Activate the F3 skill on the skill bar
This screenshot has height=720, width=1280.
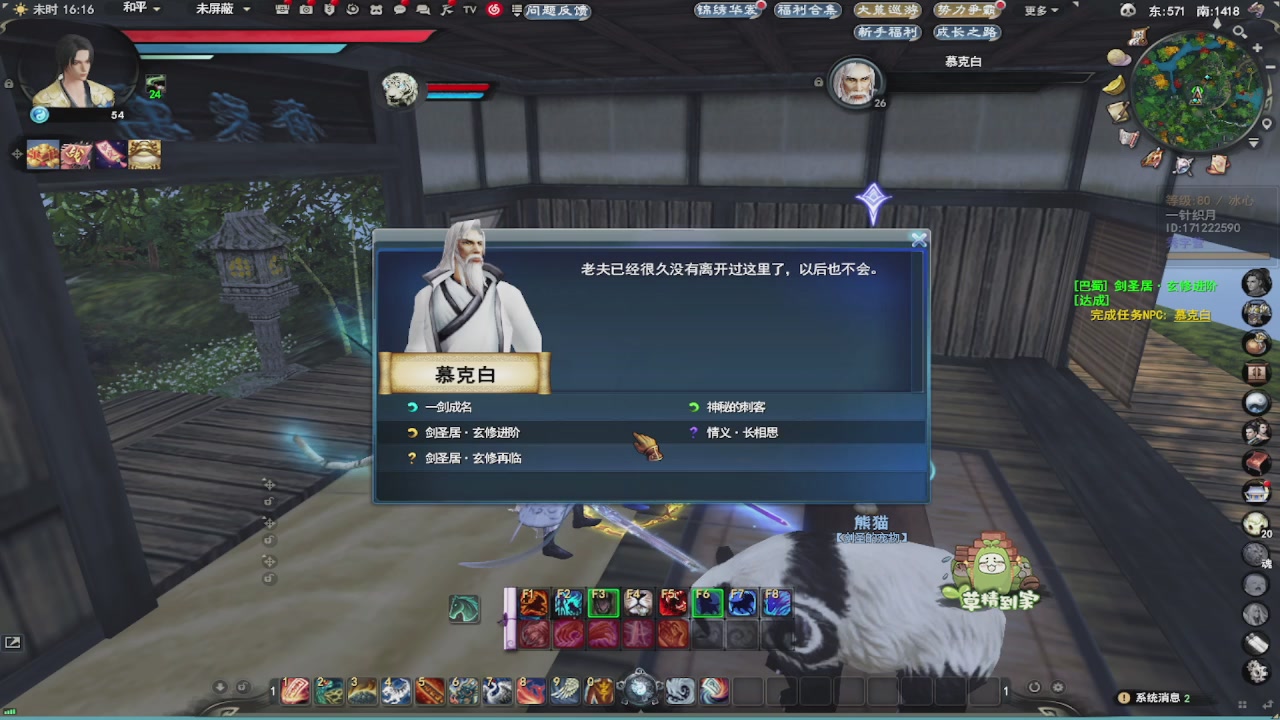[603, 601]
